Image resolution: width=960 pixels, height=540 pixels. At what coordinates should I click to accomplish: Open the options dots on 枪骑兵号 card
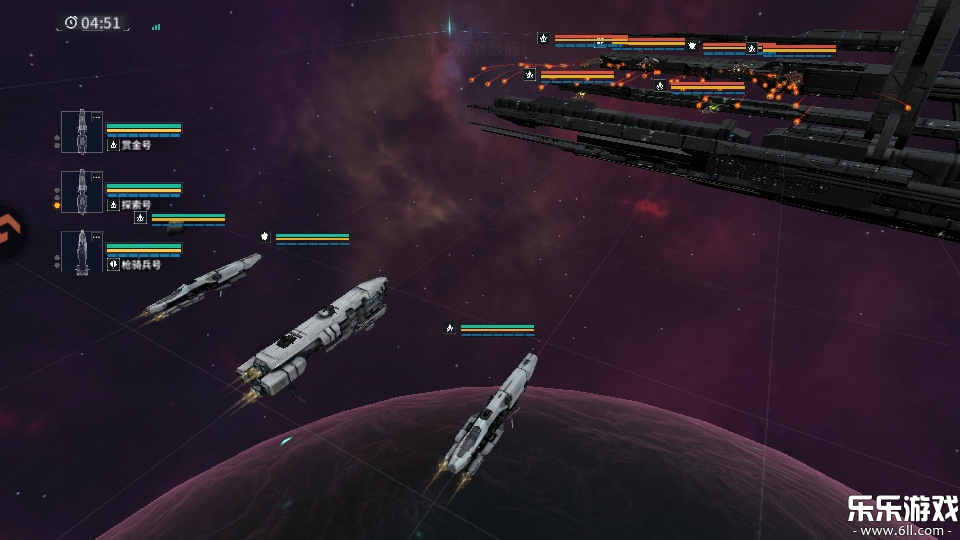coord(96,238)
